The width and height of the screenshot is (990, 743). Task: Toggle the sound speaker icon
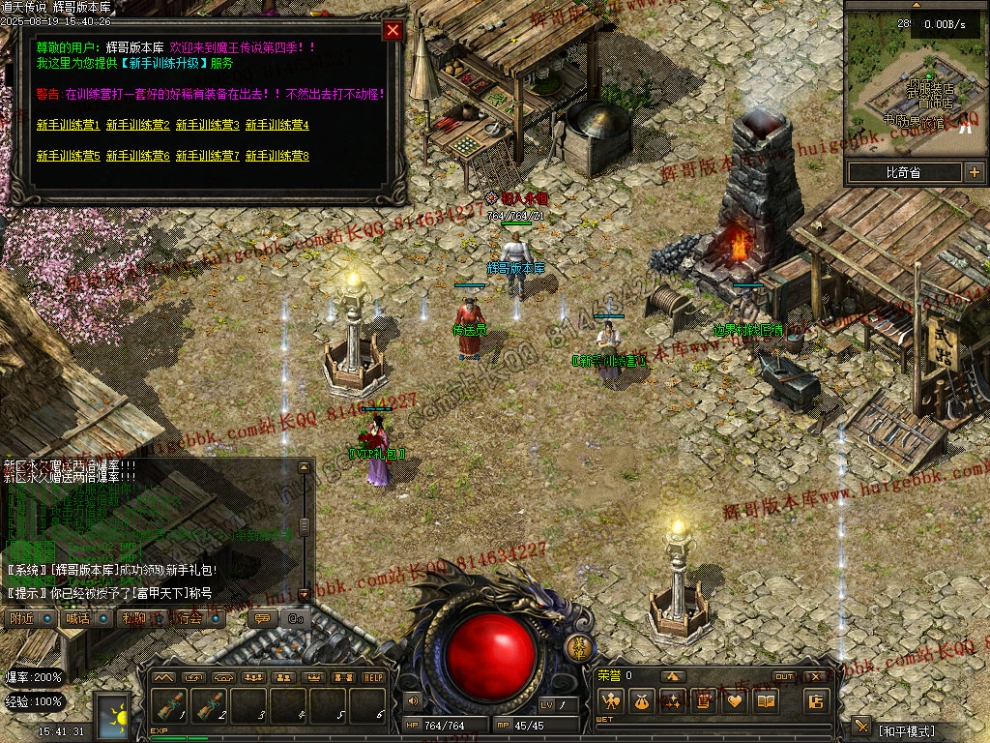pos(411,701)
